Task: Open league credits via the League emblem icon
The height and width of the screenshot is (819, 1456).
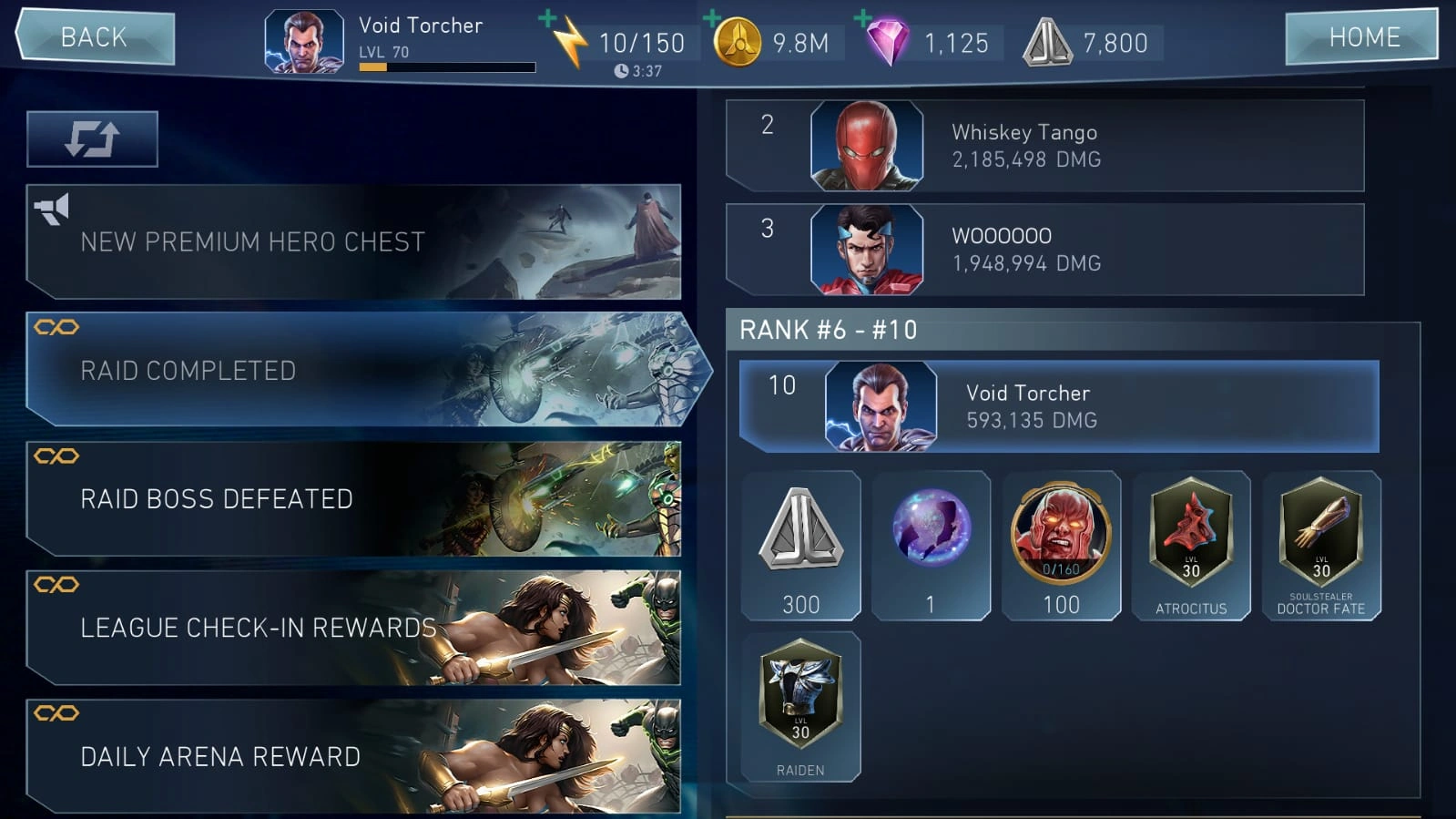Action: pyautogui.click(x=1049, y=40)
